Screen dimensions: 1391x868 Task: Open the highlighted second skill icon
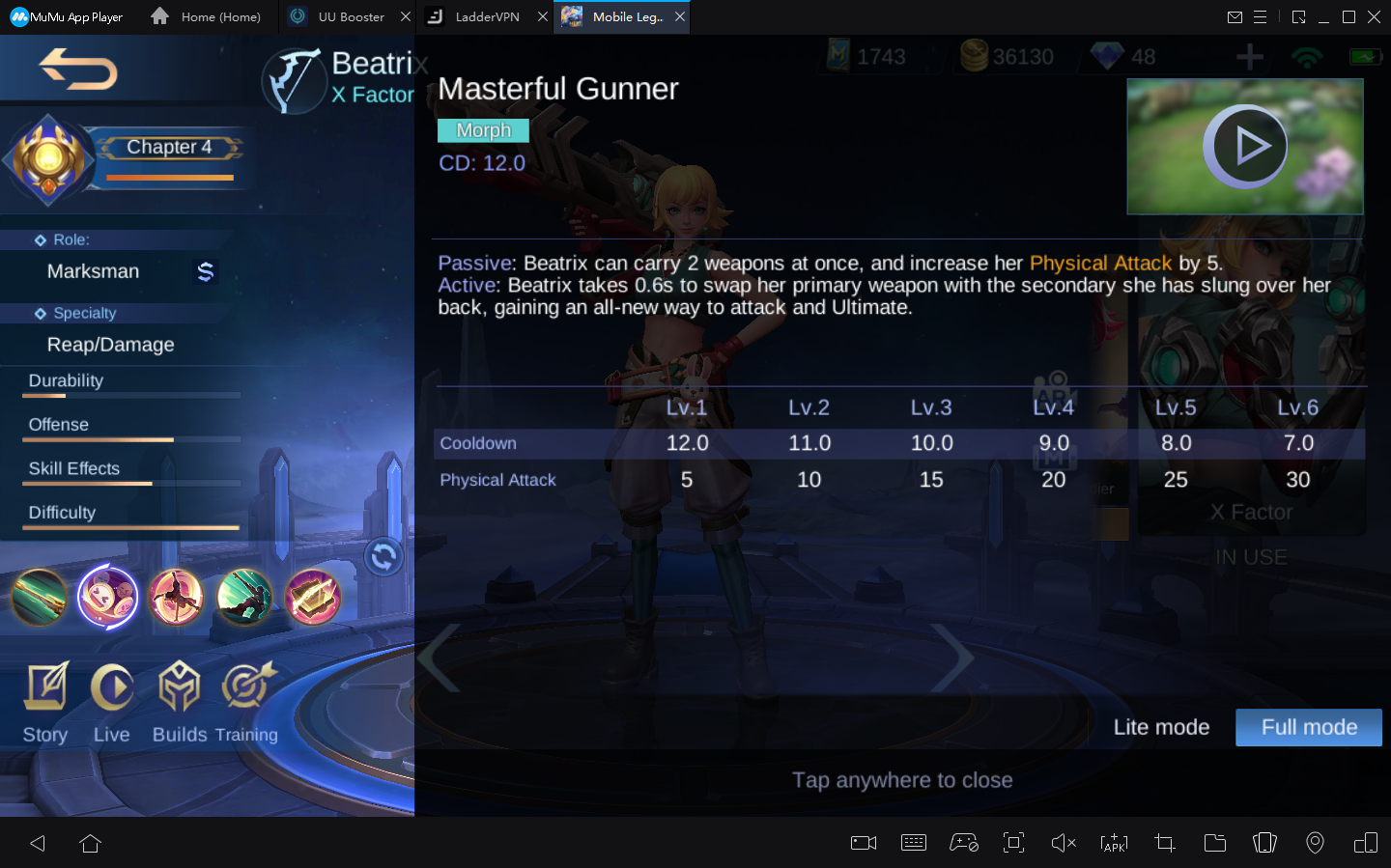click(x=108, y=597)
